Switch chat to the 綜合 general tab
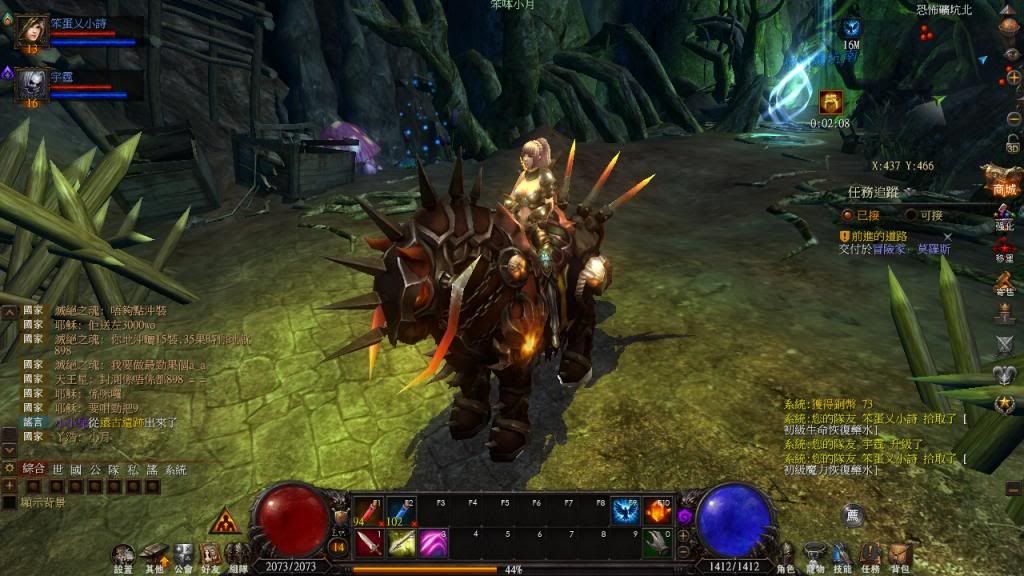 (x=33, y=468)
